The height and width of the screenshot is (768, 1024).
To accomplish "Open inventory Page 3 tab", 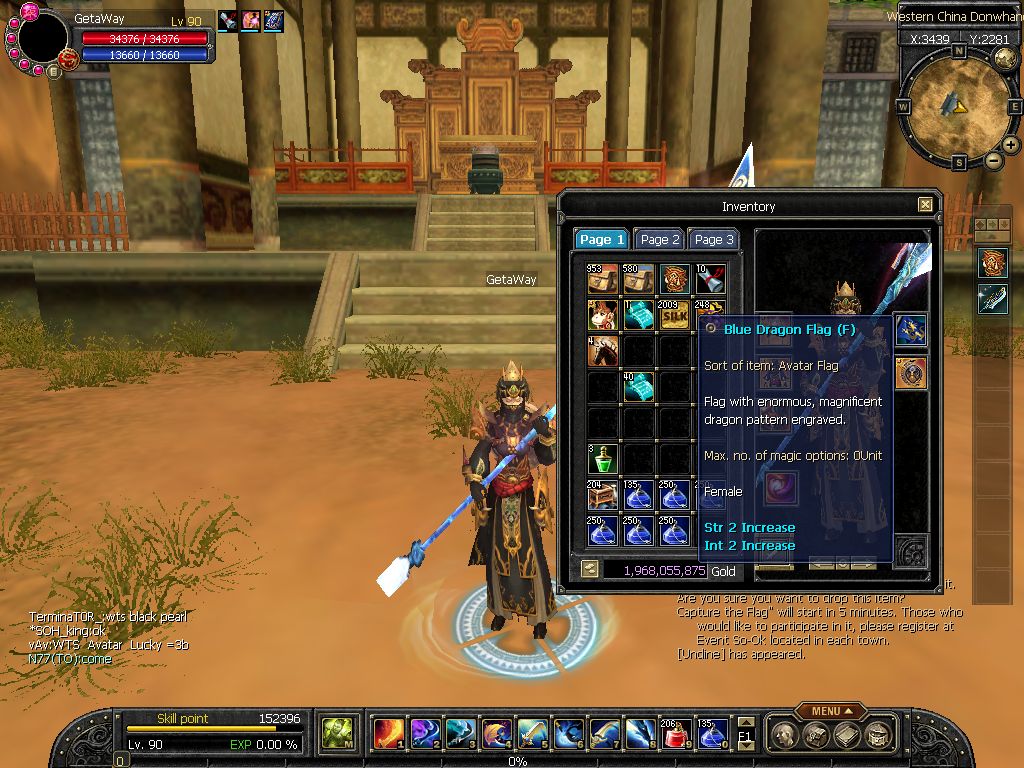I will click(714, 240).
